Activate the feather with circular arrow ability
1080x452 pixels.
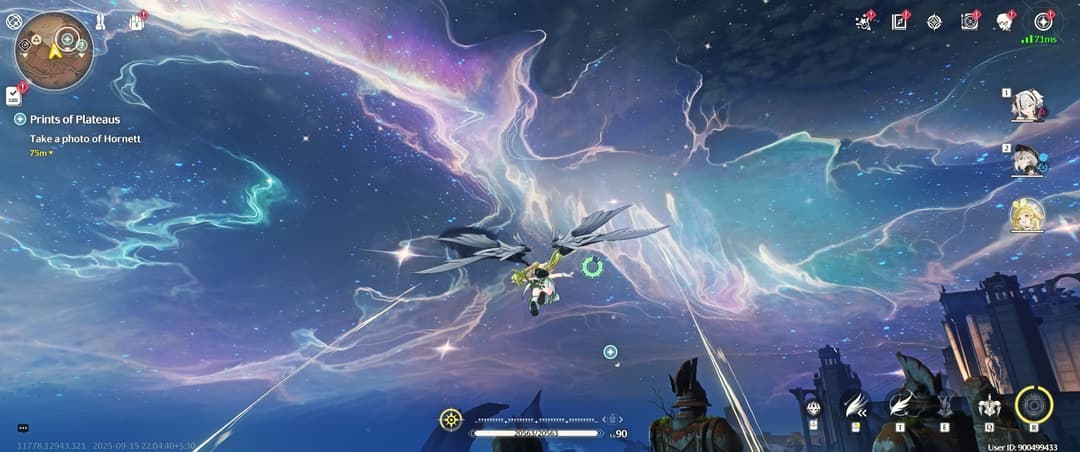pos(900,405)
